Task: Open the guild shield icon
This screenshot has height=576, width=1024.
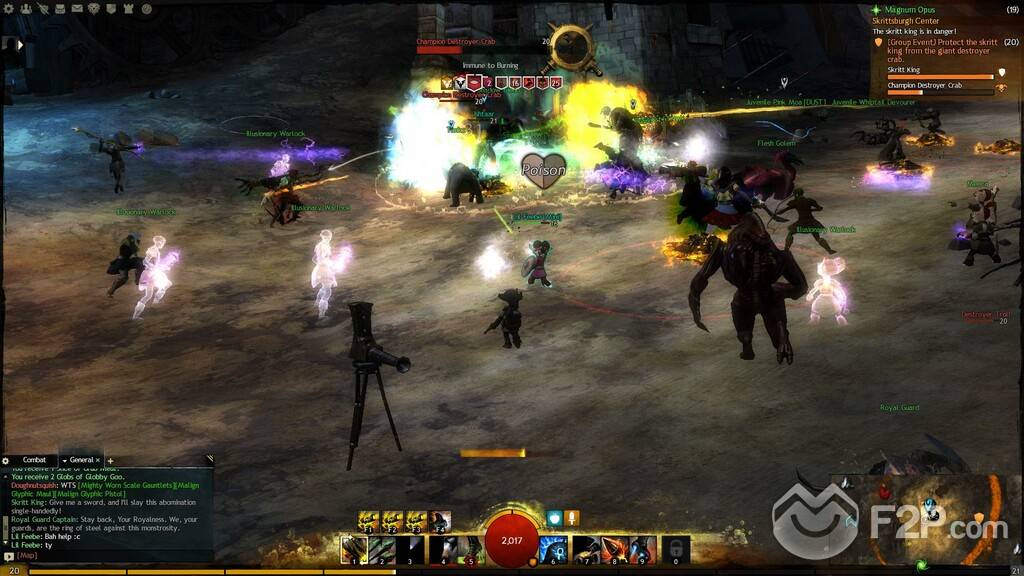Action: pos(110,8)
